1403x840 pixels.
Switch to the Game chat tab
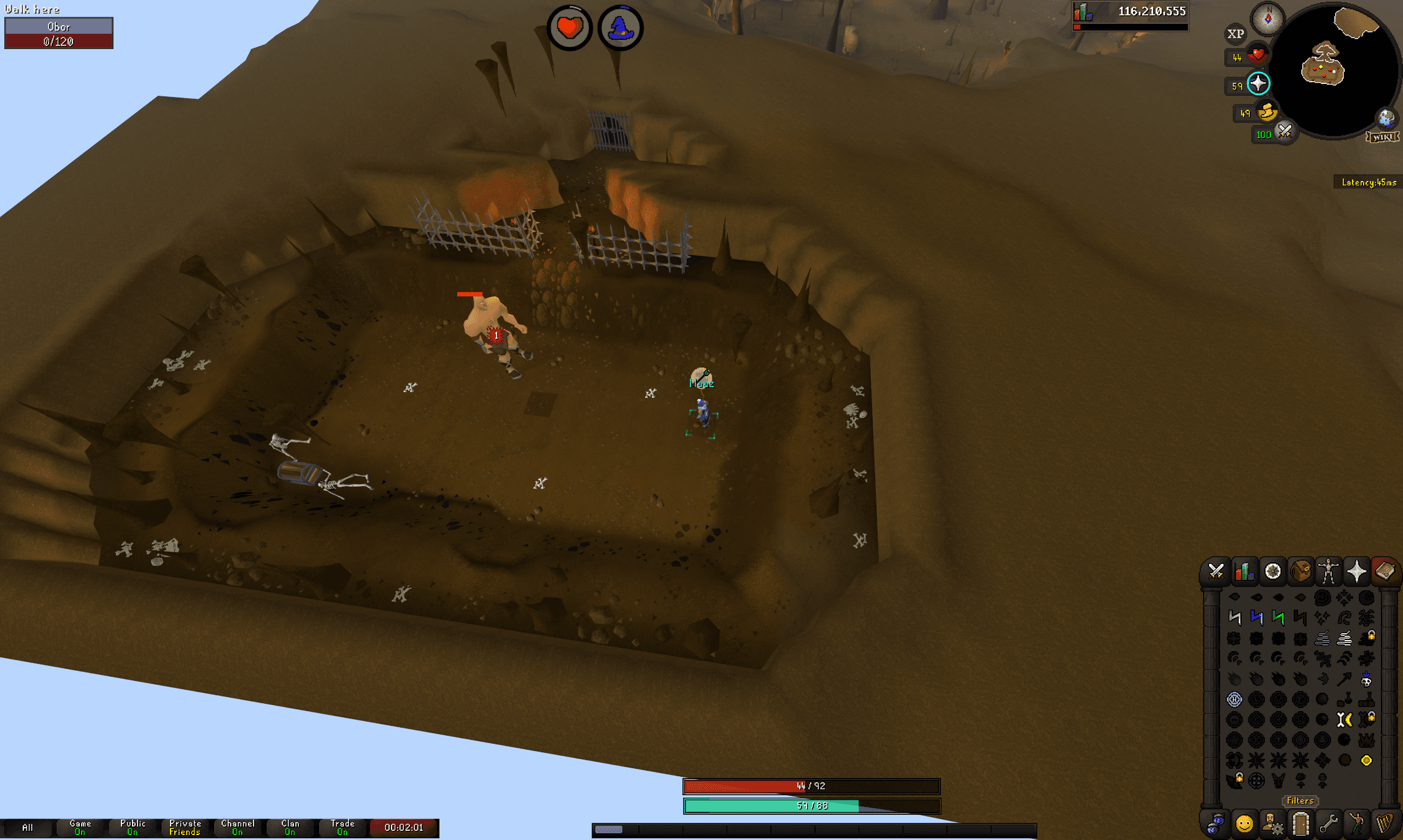click(x=80, y=827)
